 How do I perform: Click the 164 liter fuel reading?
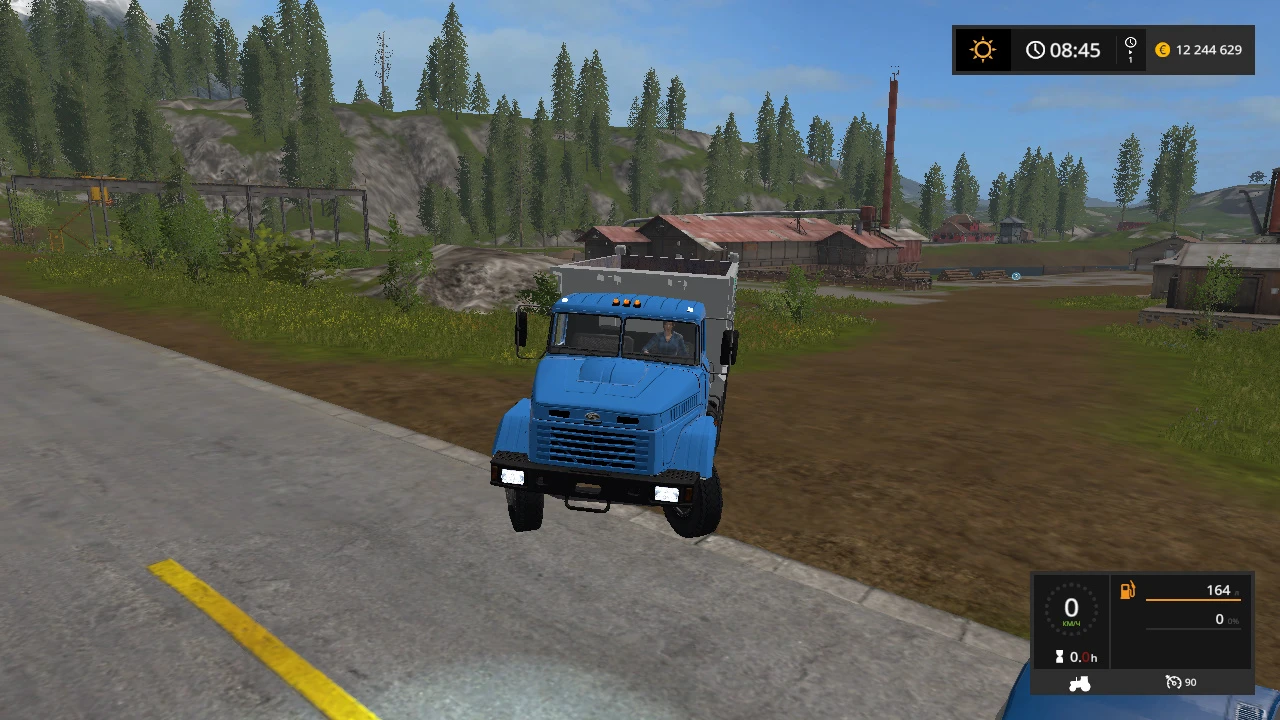coord(1218,590)
